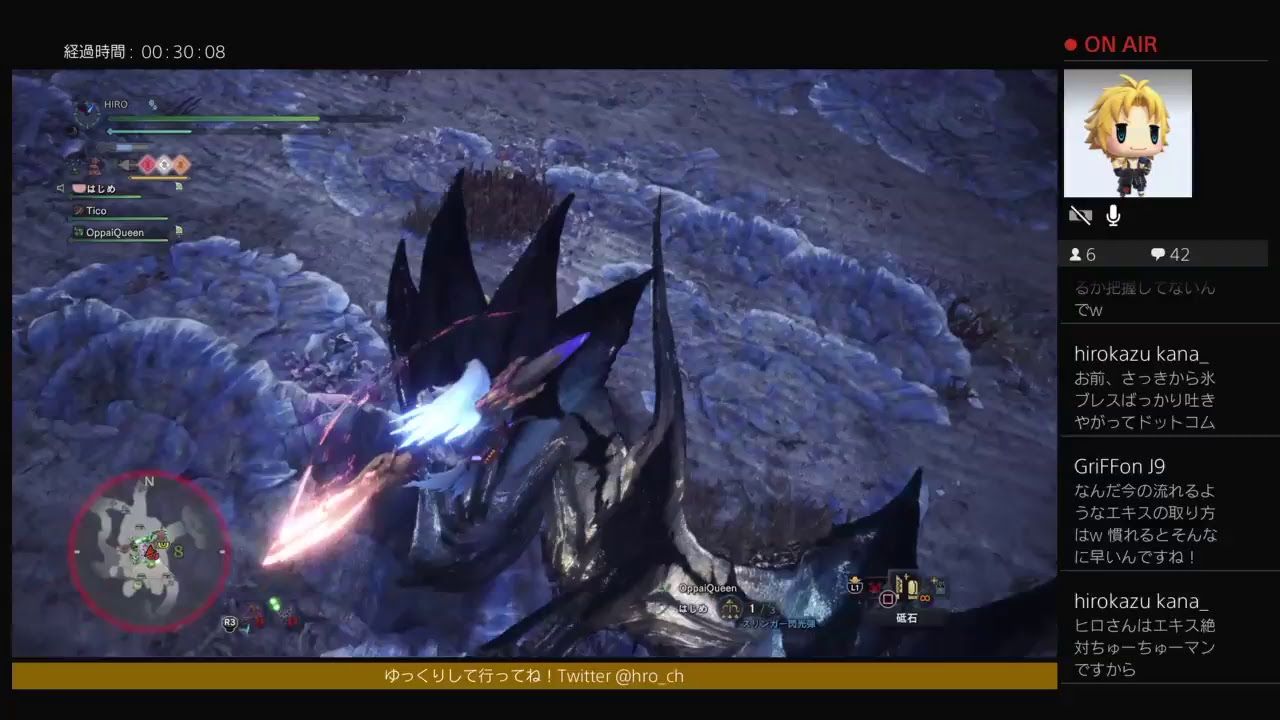Show the stream comment count bubble
This screenshot has width=1280, height=720.
point(1170,255)
